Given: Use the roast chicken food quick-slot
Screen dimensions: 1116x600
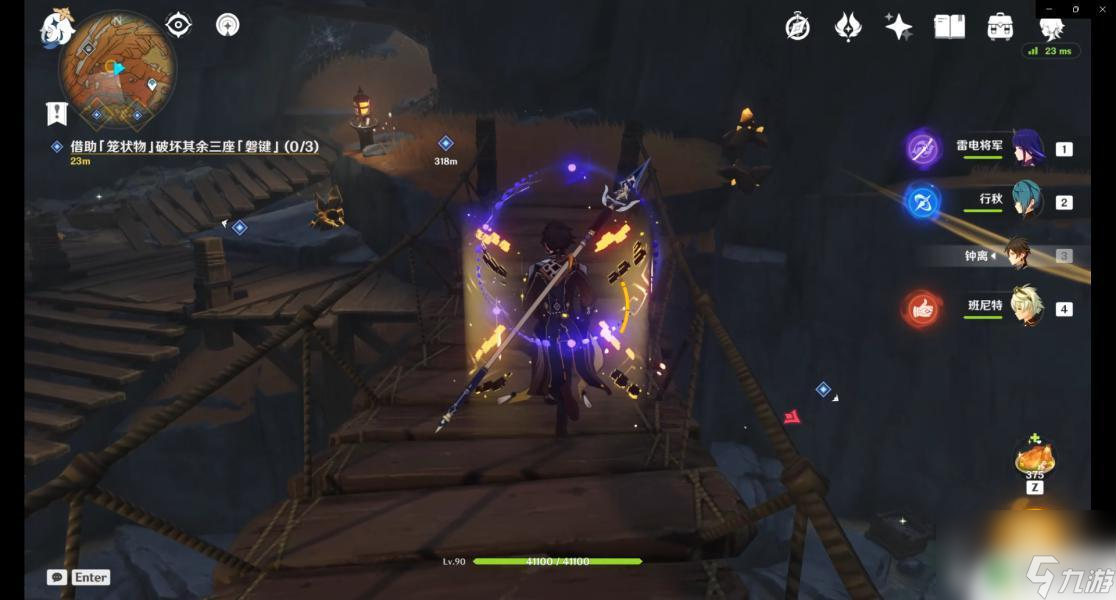Looking at the screenshot, I should tap(1034, 460).
